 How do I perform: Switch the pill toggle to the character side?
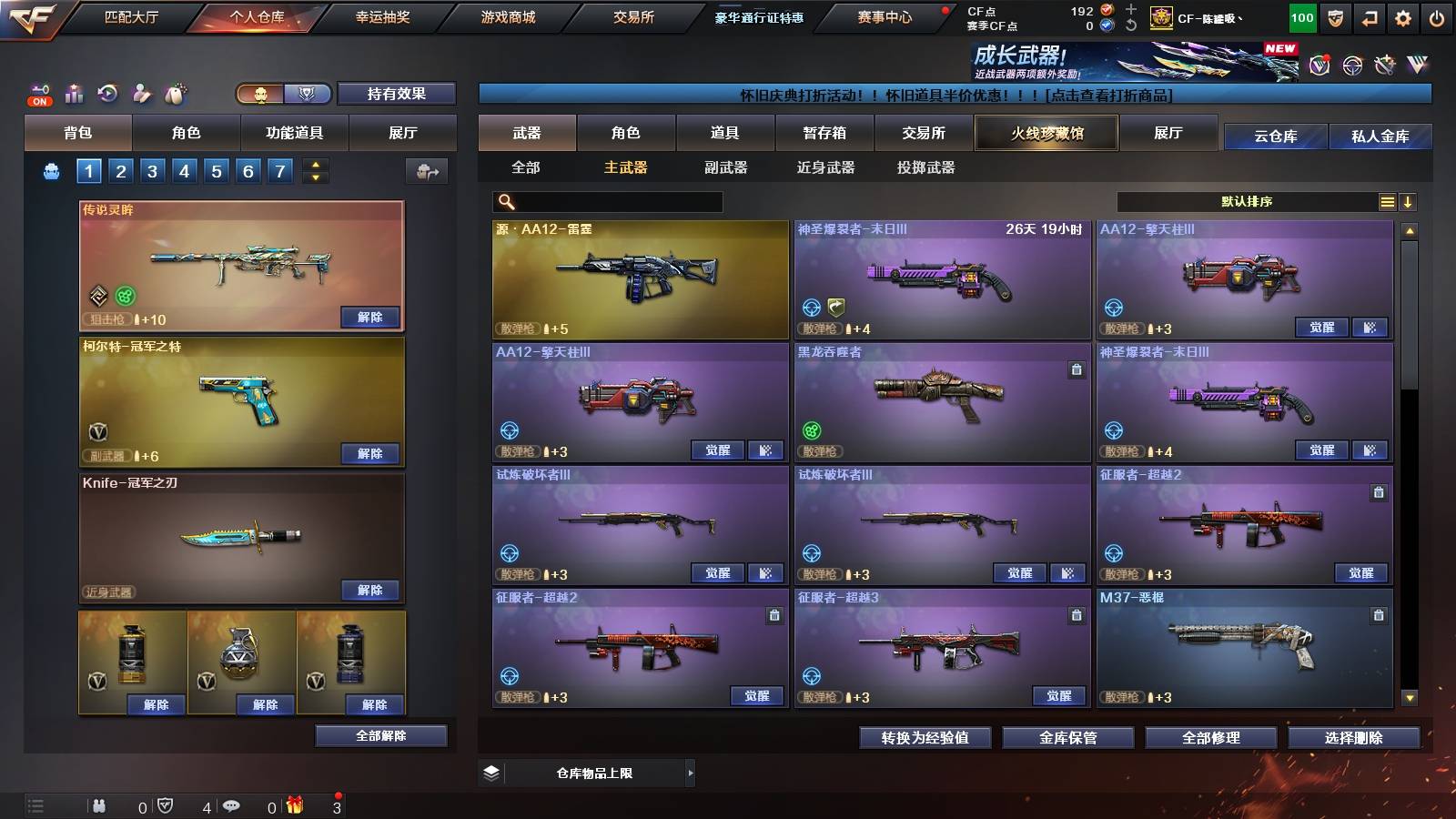pyautogui.click(x=260, y=95)
